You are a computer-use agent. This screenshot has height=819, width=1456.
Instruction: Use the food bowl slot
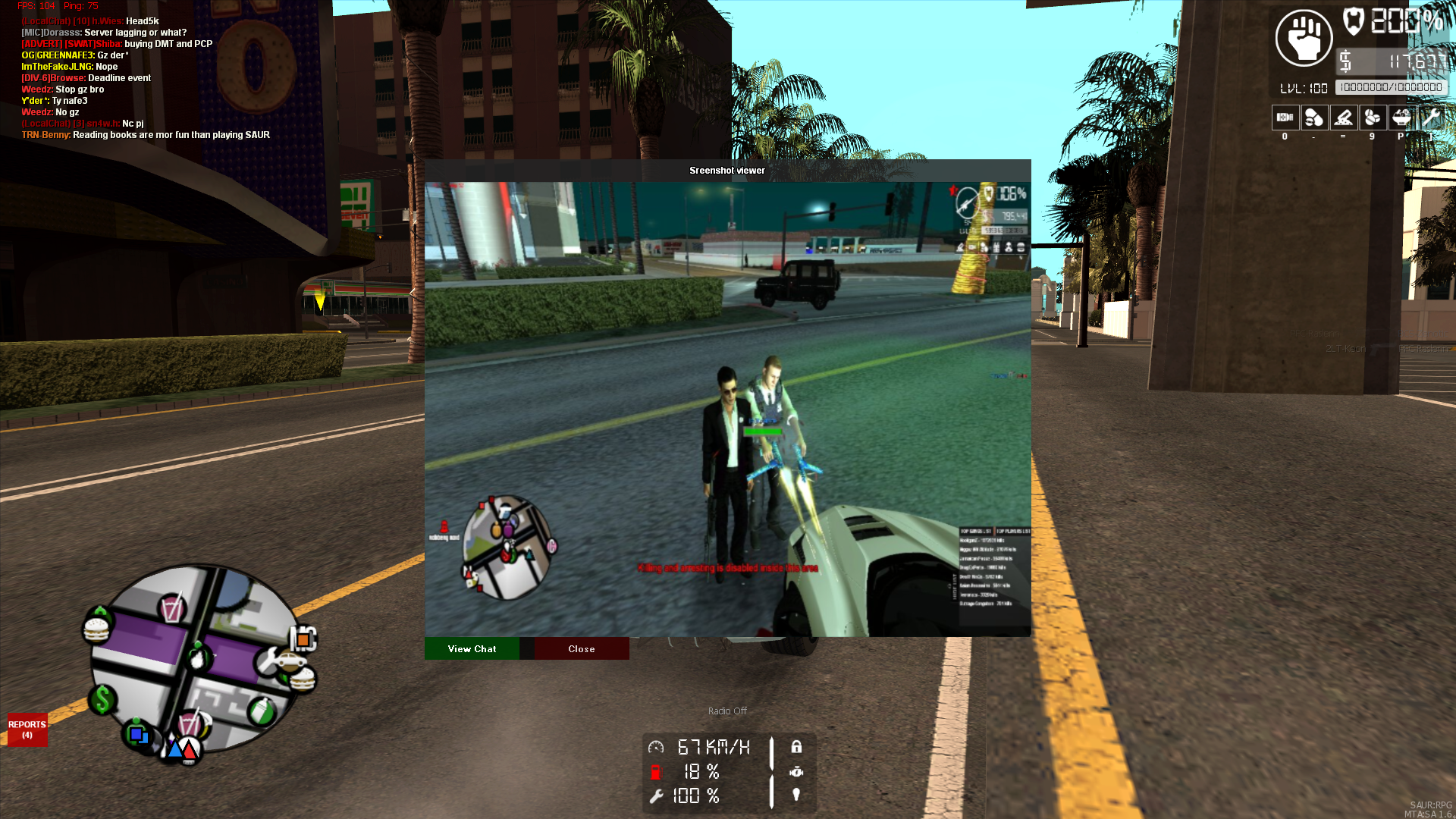pos(1401,118)
